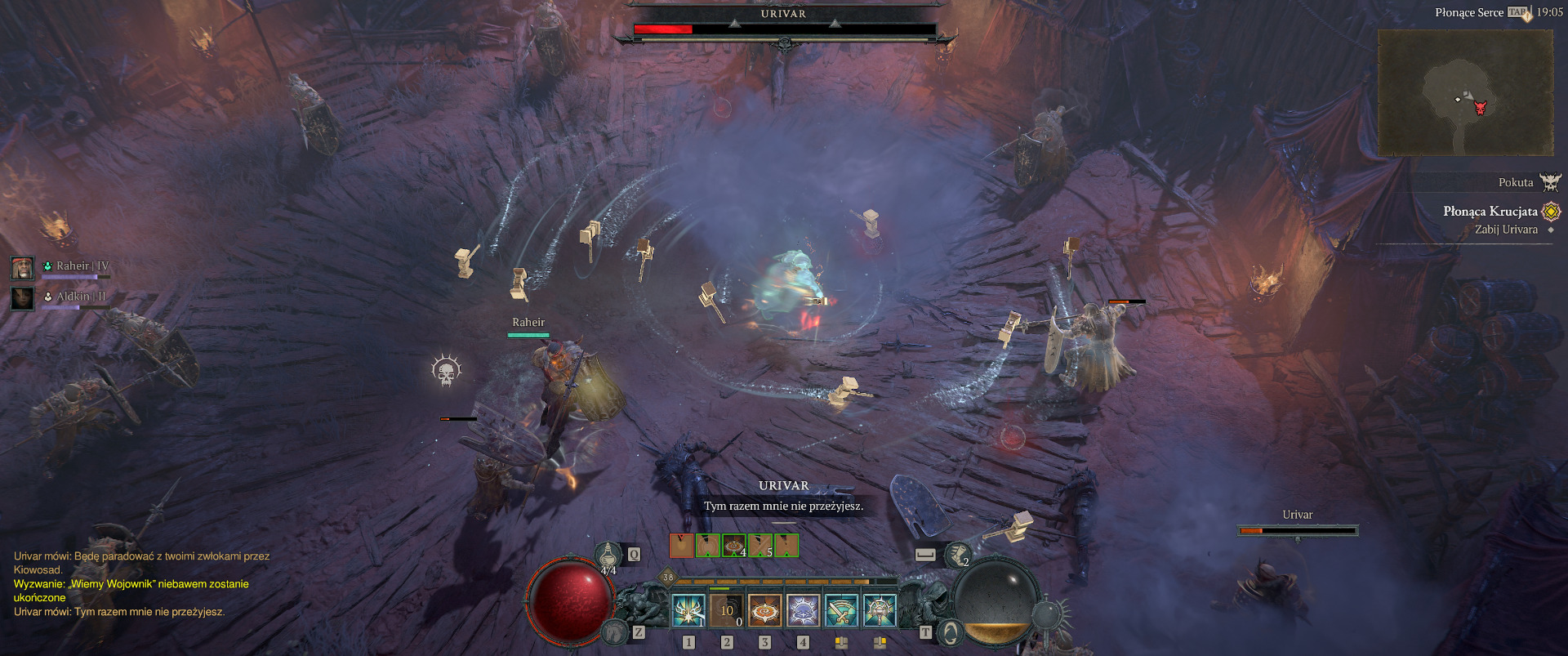The width and height of the screenshot is (1568, 656).
Task: Use the orange swirl sunburst skill
Action: 764,610
